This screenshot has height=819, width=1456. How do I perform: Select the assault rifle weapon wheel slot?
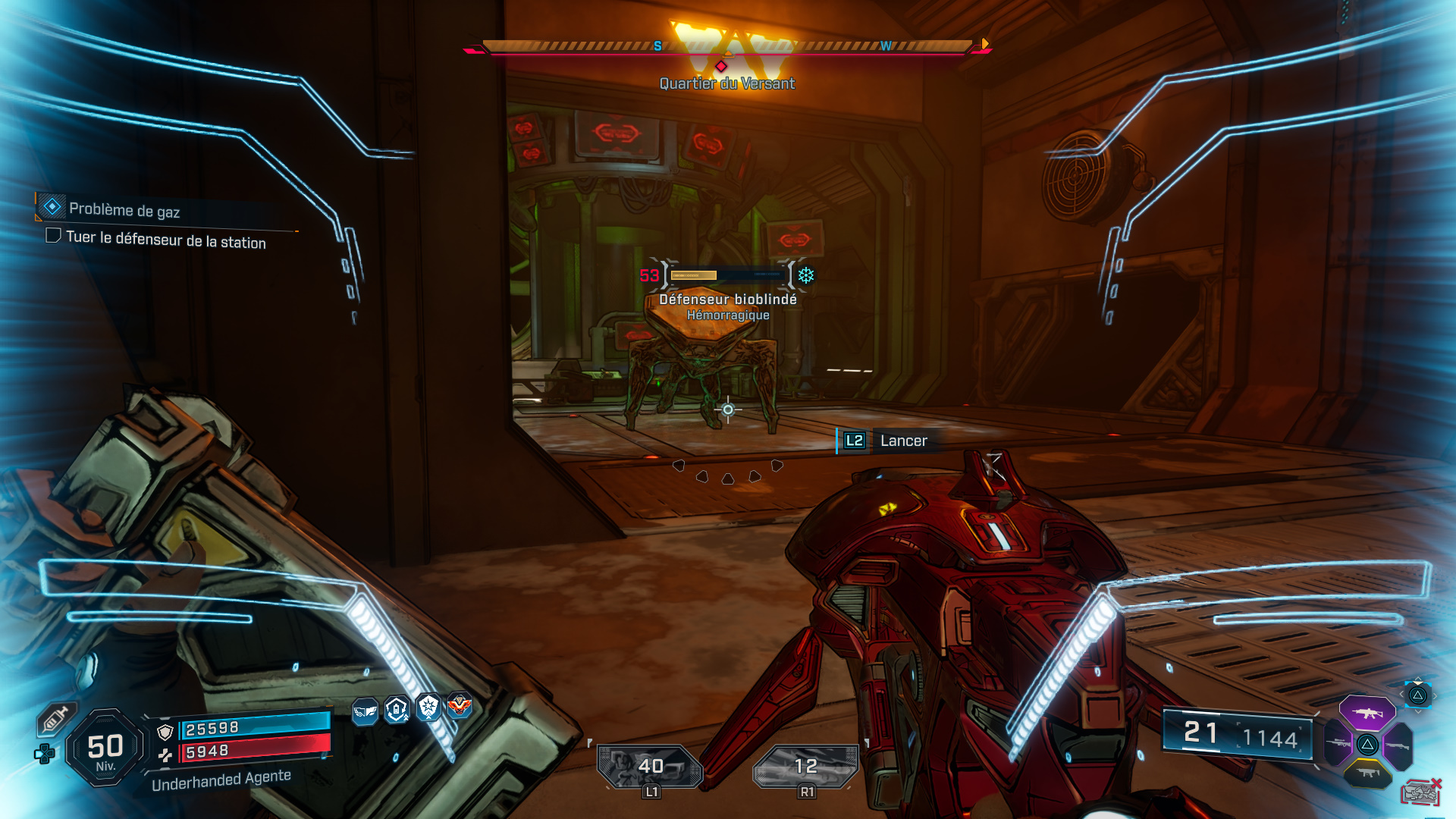(x=1367, y=714)
